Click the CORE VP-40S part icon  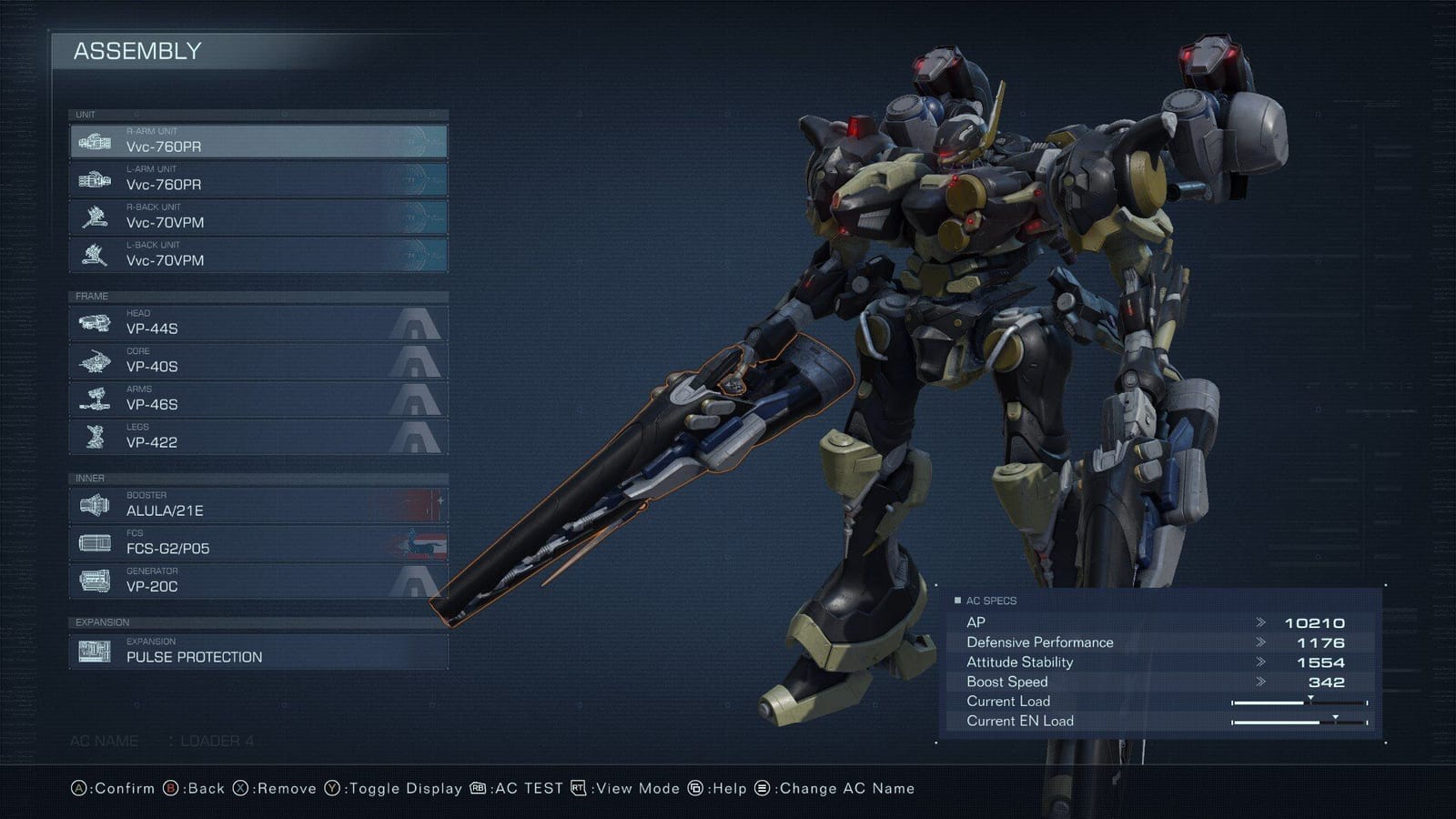(97, 360)
